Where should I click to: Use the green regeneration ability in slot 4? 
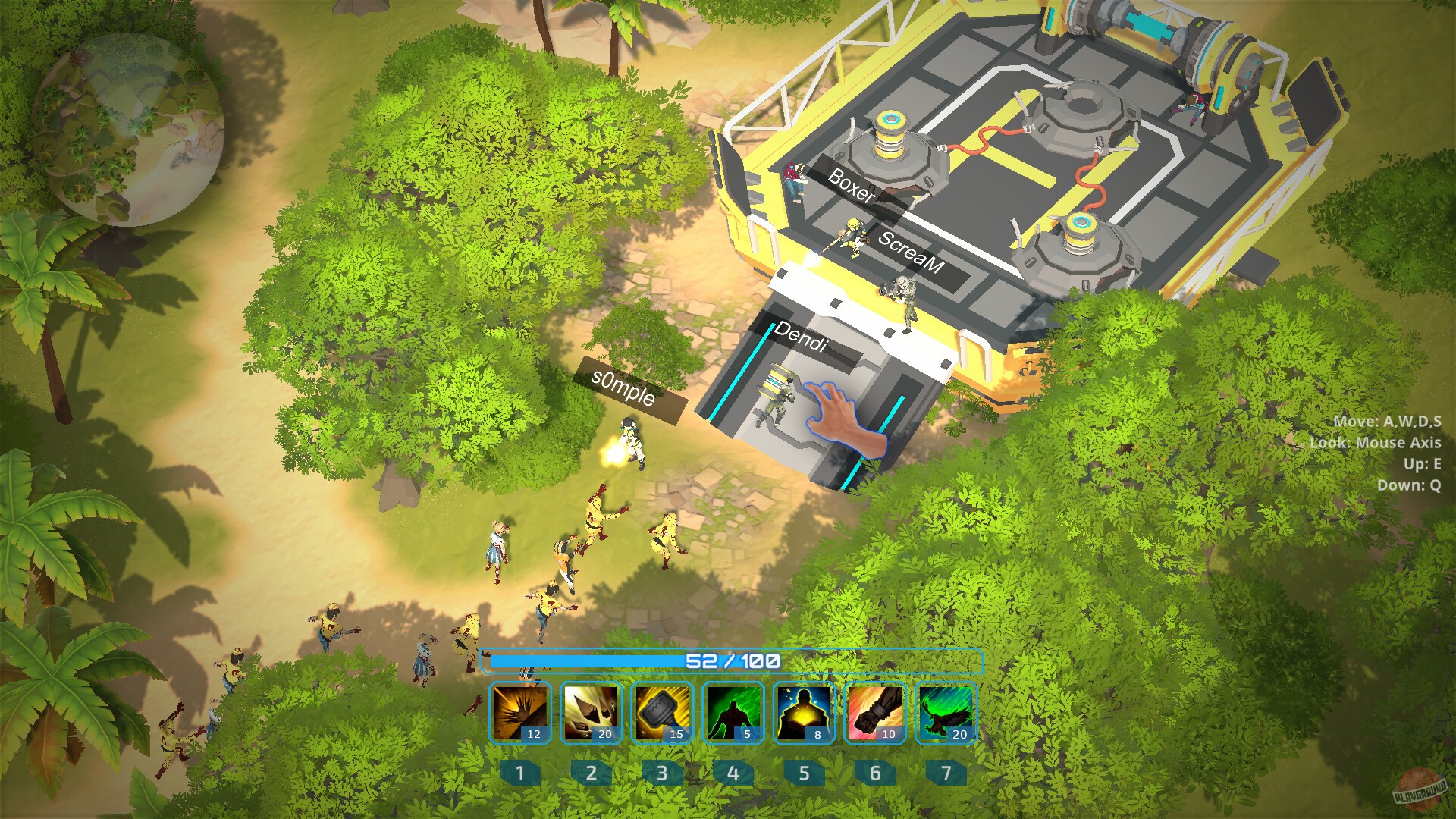click(x=733, y=713)
